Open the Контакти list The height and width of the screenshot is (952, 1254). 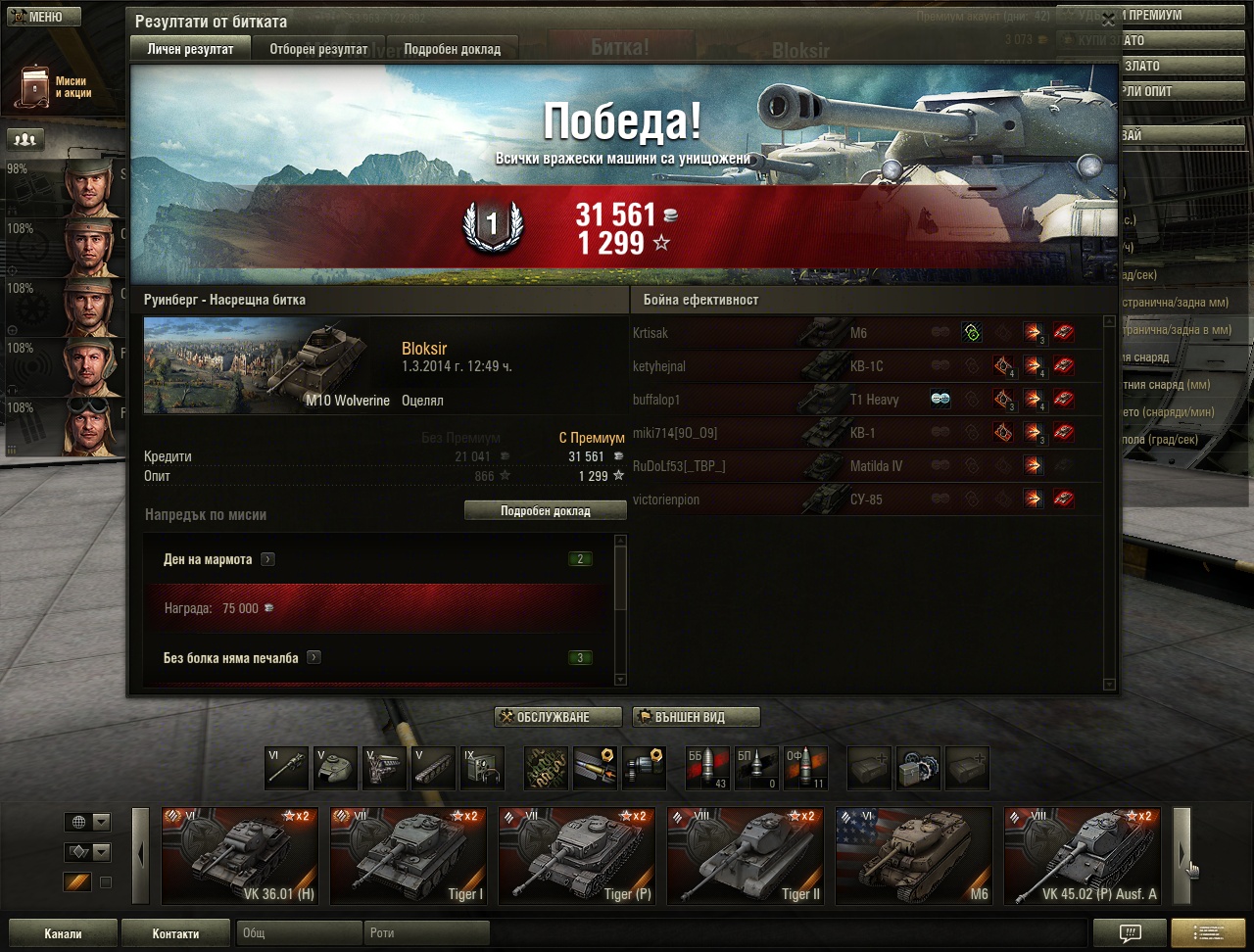(175, 933)
